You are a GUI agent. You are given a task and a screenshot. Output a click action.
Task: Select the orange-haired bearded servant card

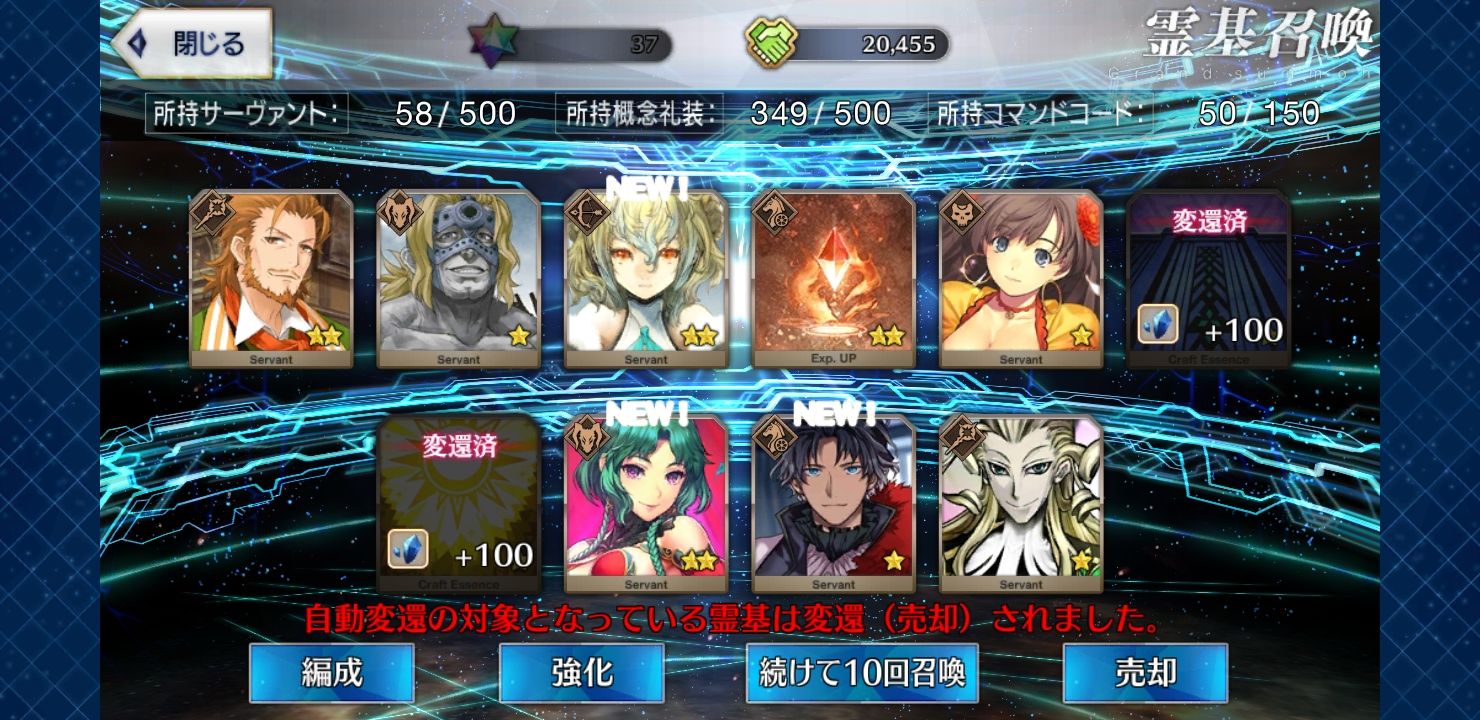coord(271,278)
